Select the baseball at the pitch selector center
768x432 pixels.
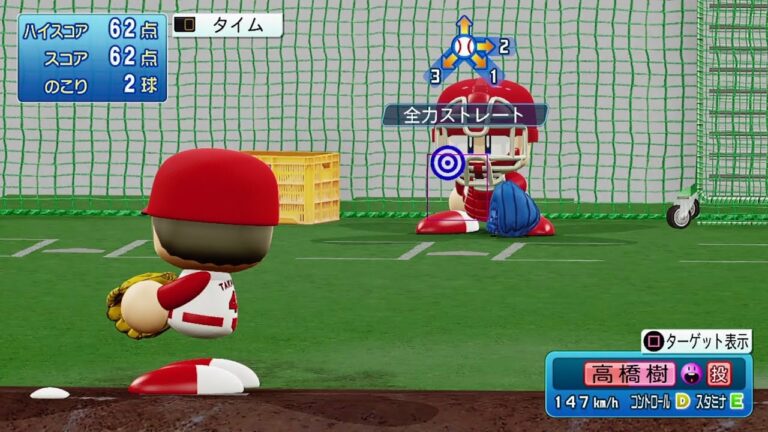click(x=463, y=46)
